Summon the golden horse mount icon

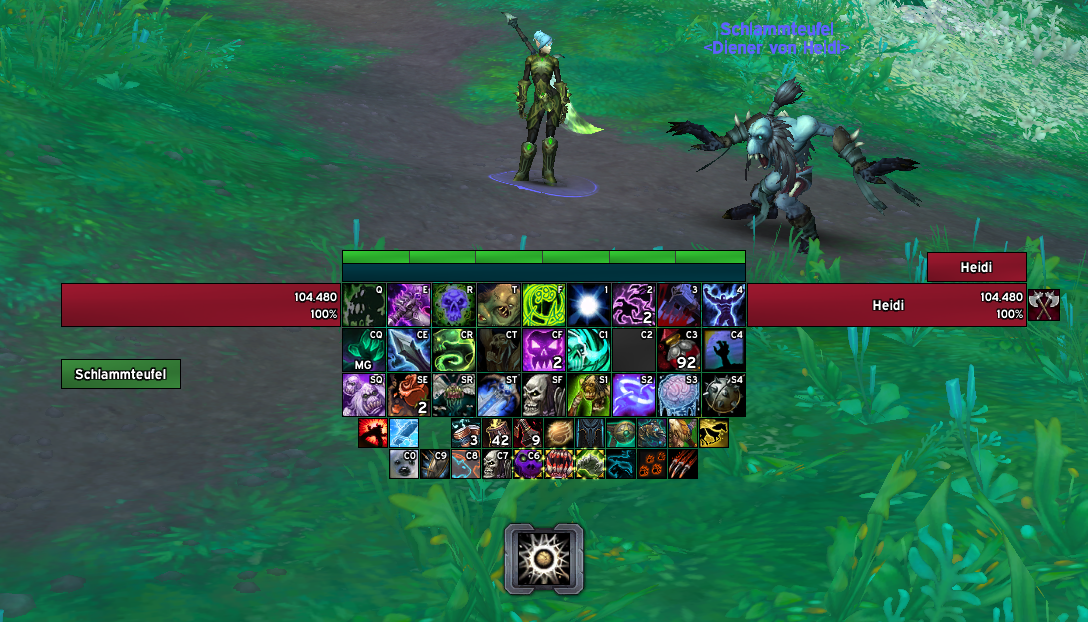(x=713, y=433)
